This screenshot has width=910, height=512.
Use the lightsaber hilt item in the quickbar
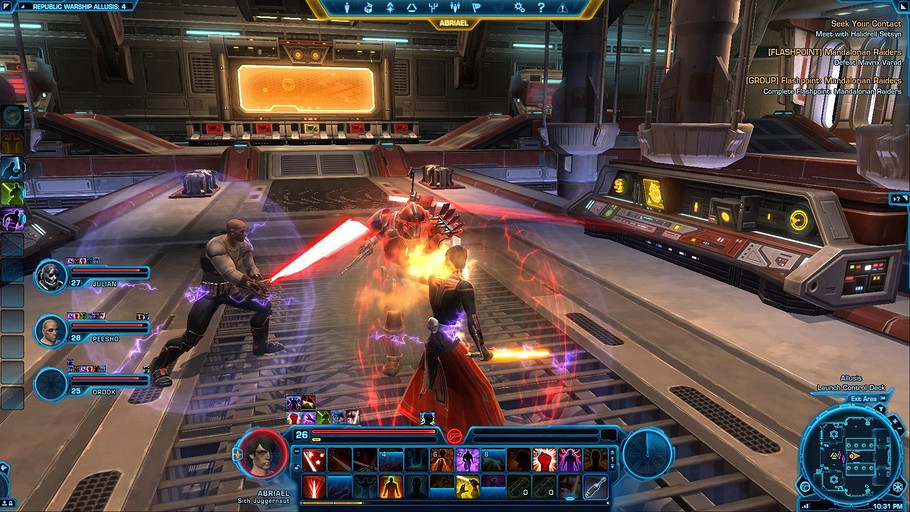(596, 487)
